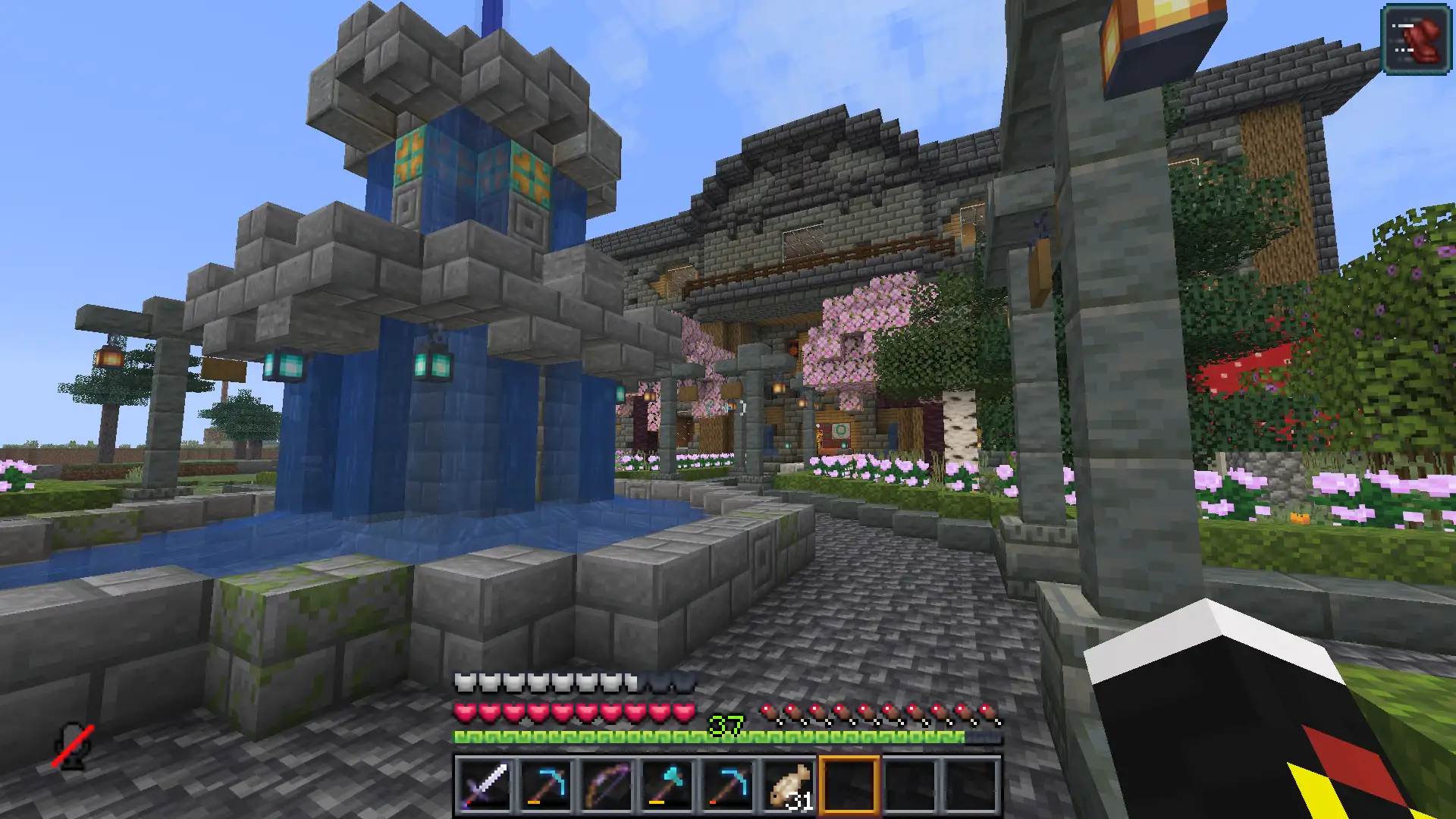Toggle the muted microphone icon
The height and width of the screenshot is (819, 1456).
(73, 746)
